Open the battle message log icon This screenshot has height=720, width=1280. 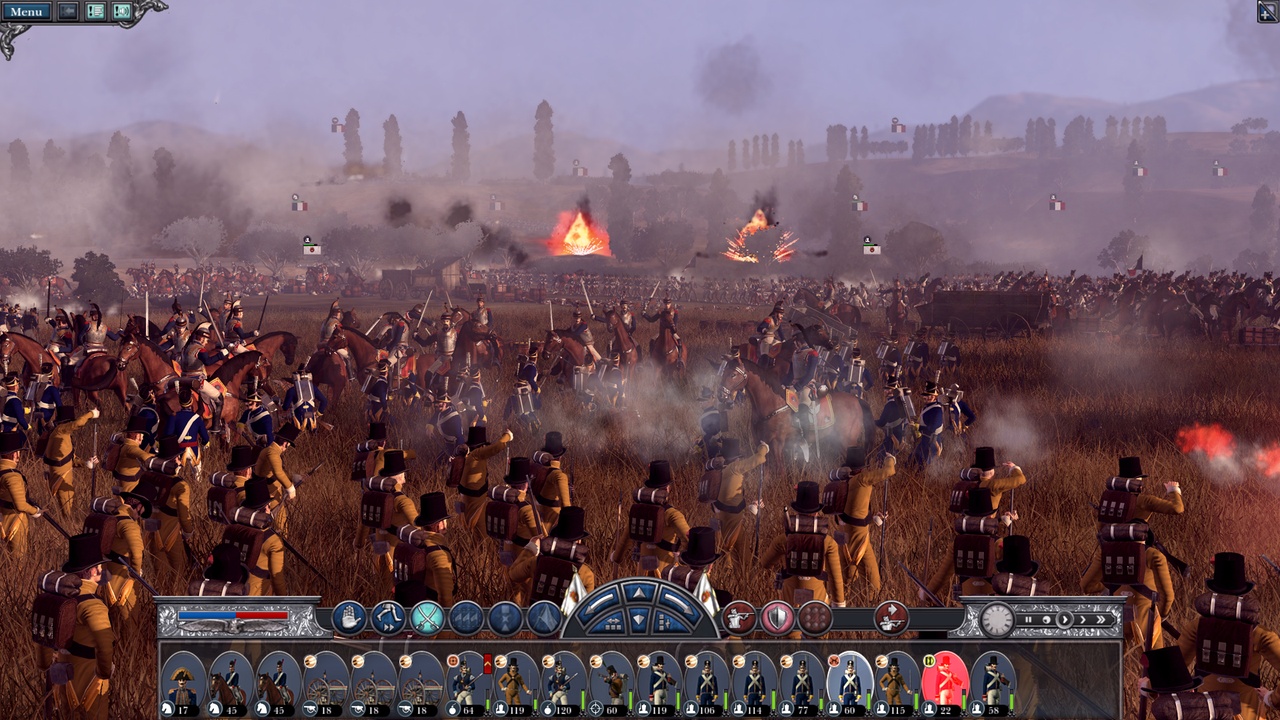[95, 12]
